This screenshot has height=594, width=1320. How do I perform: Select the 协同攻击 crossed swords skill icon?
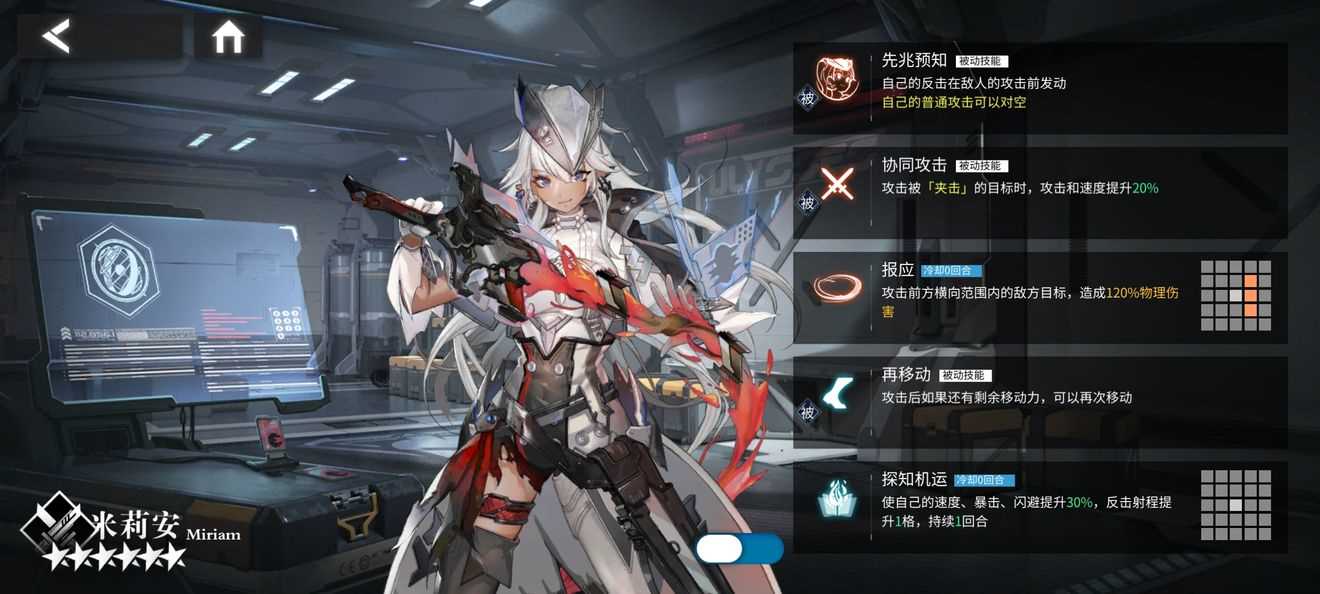click(835, 186)
